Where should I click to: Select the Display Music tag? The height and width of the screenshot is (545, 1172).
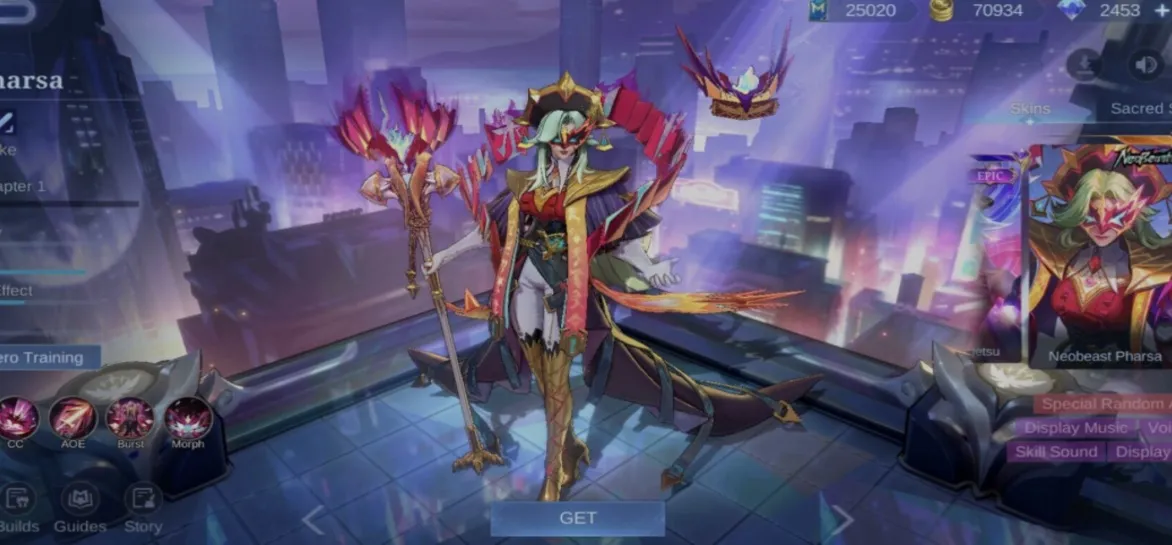click(1075, 428)
